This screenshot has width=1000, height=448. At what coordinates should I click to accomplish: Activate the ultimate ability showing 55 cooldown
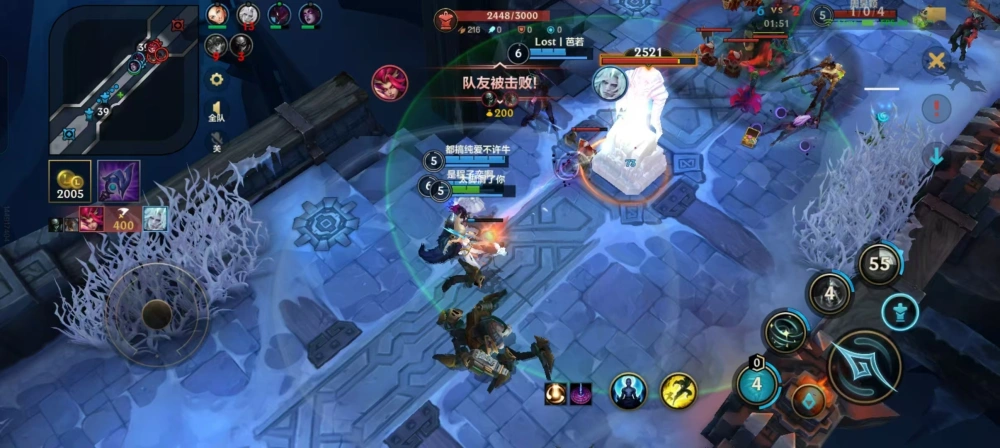point(880,265)
